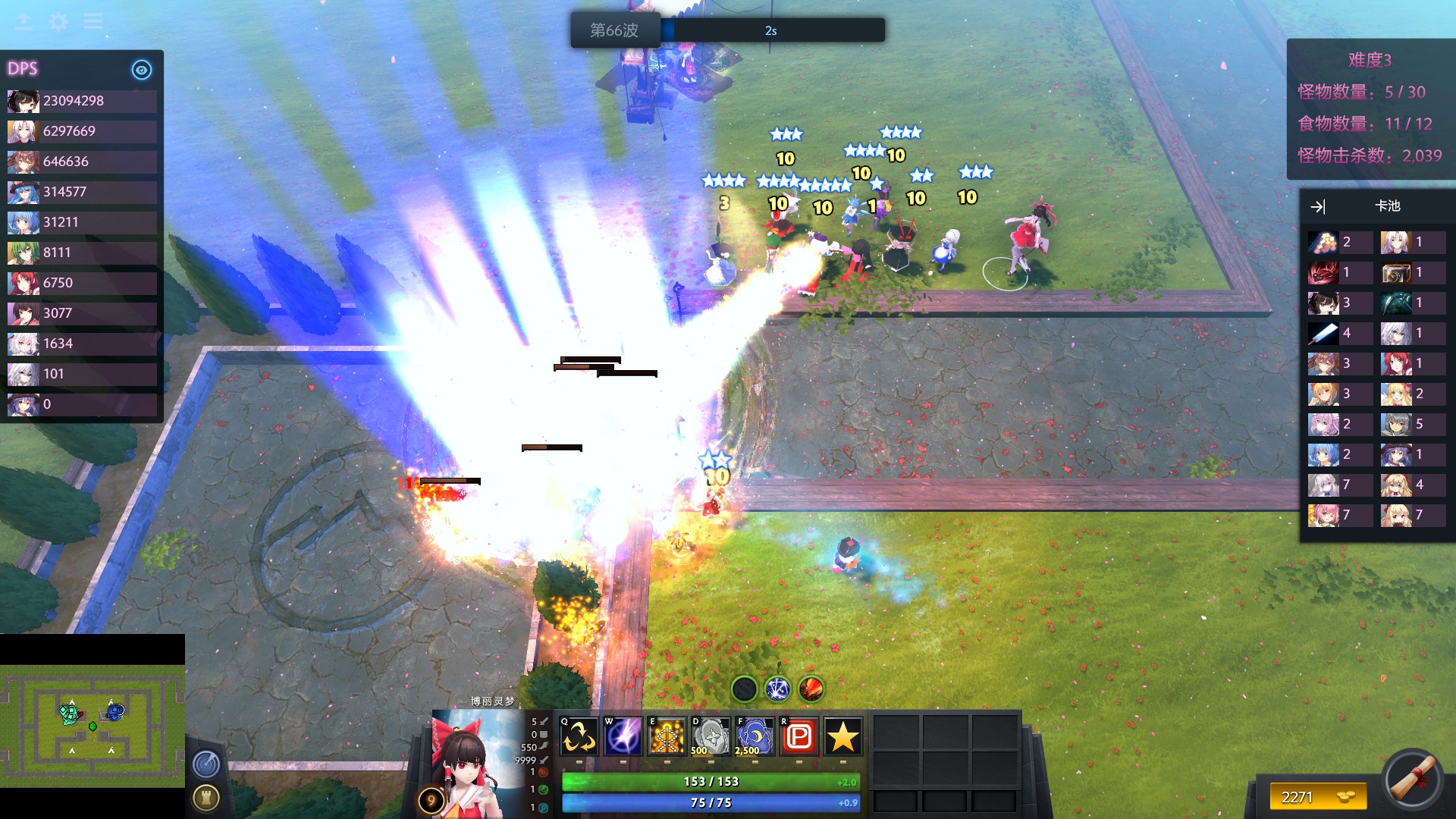Activate the E golden barrier ability
The width and height of the screenshot is (1456, 819).
click(x=666, y=736)
